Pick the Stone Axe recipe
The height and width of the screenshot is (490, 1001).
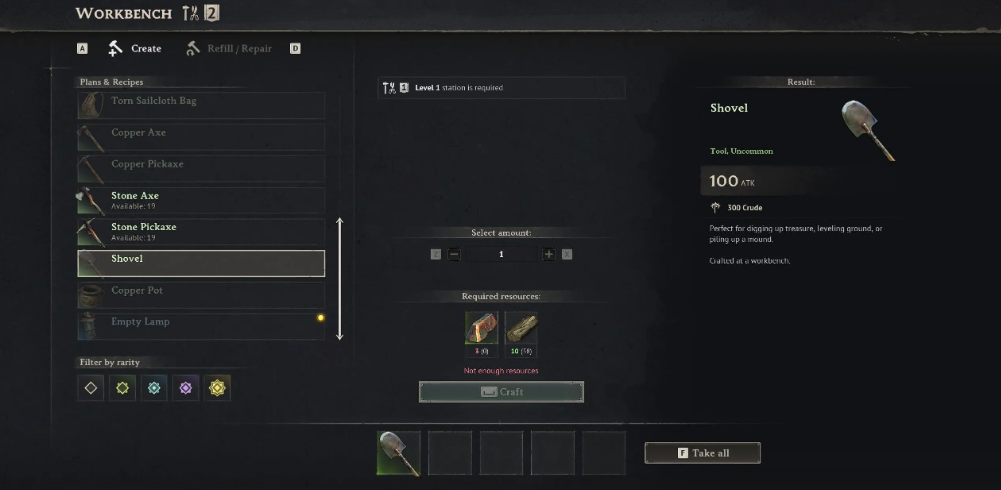tap(201, 200)
